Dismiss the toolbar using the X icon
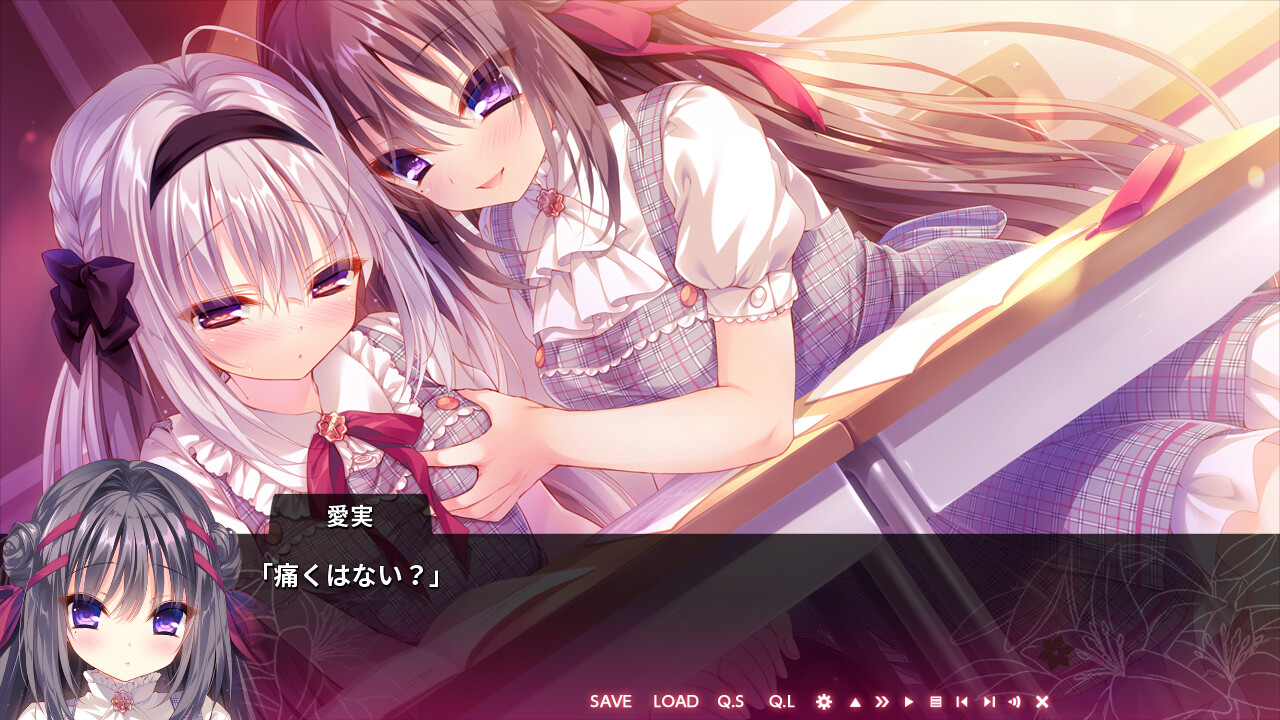 1042,702
